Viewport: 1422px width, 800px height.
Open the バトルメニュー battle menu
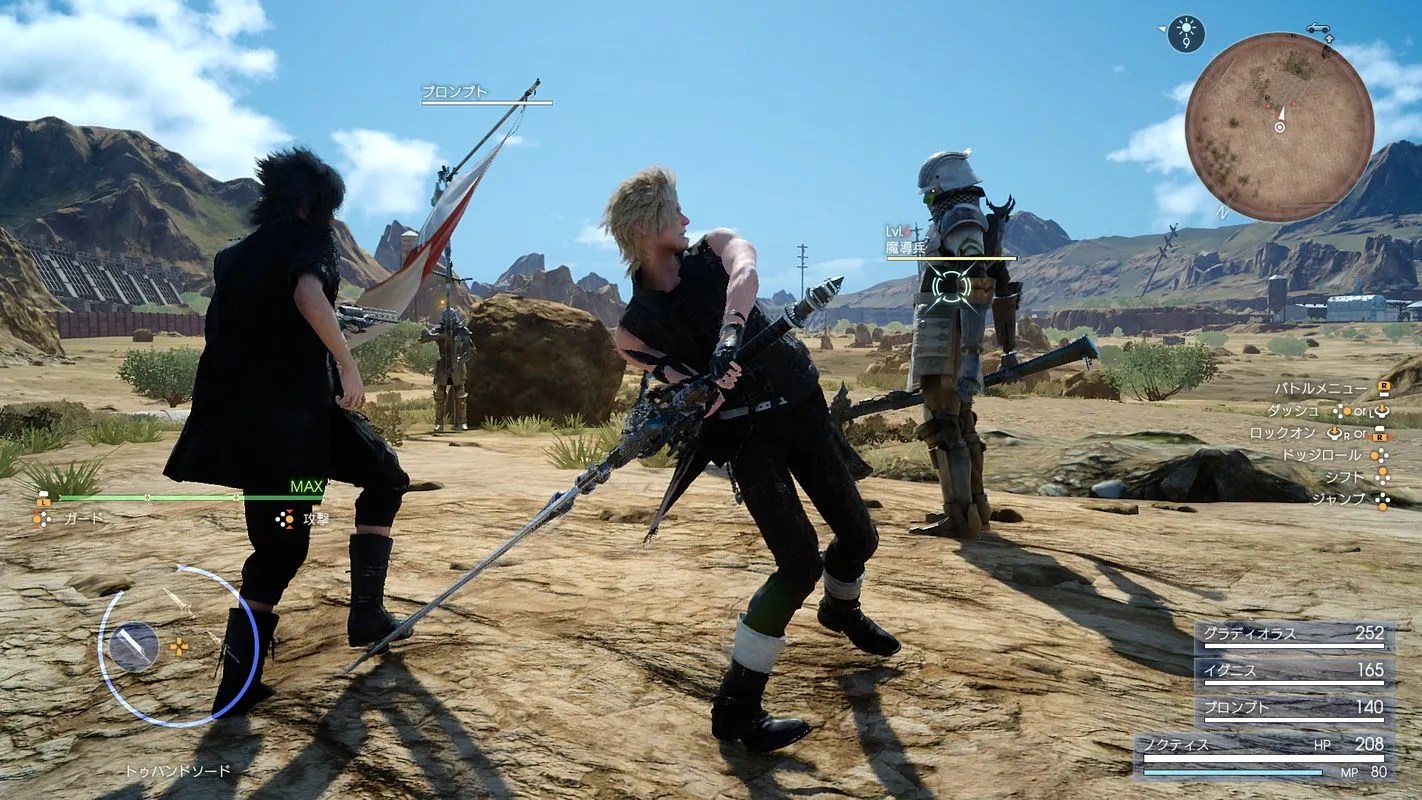tap(1320, 387)
